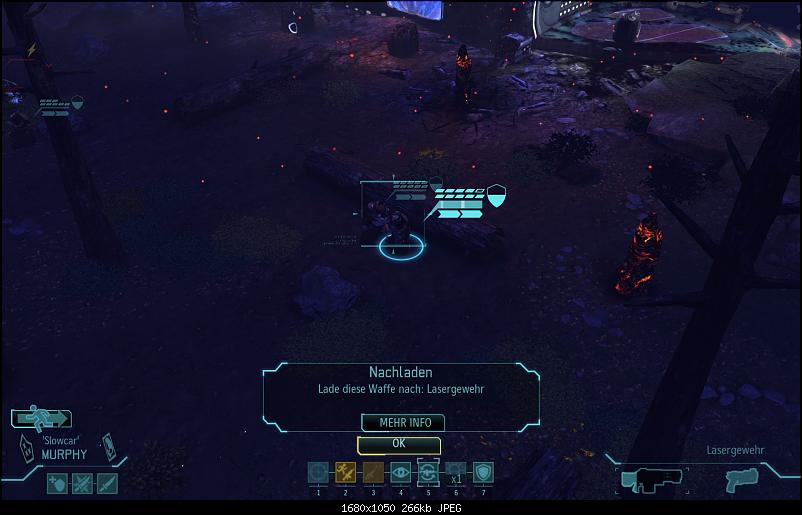Equip the laser rifle primary weapon

coord(651,480)
